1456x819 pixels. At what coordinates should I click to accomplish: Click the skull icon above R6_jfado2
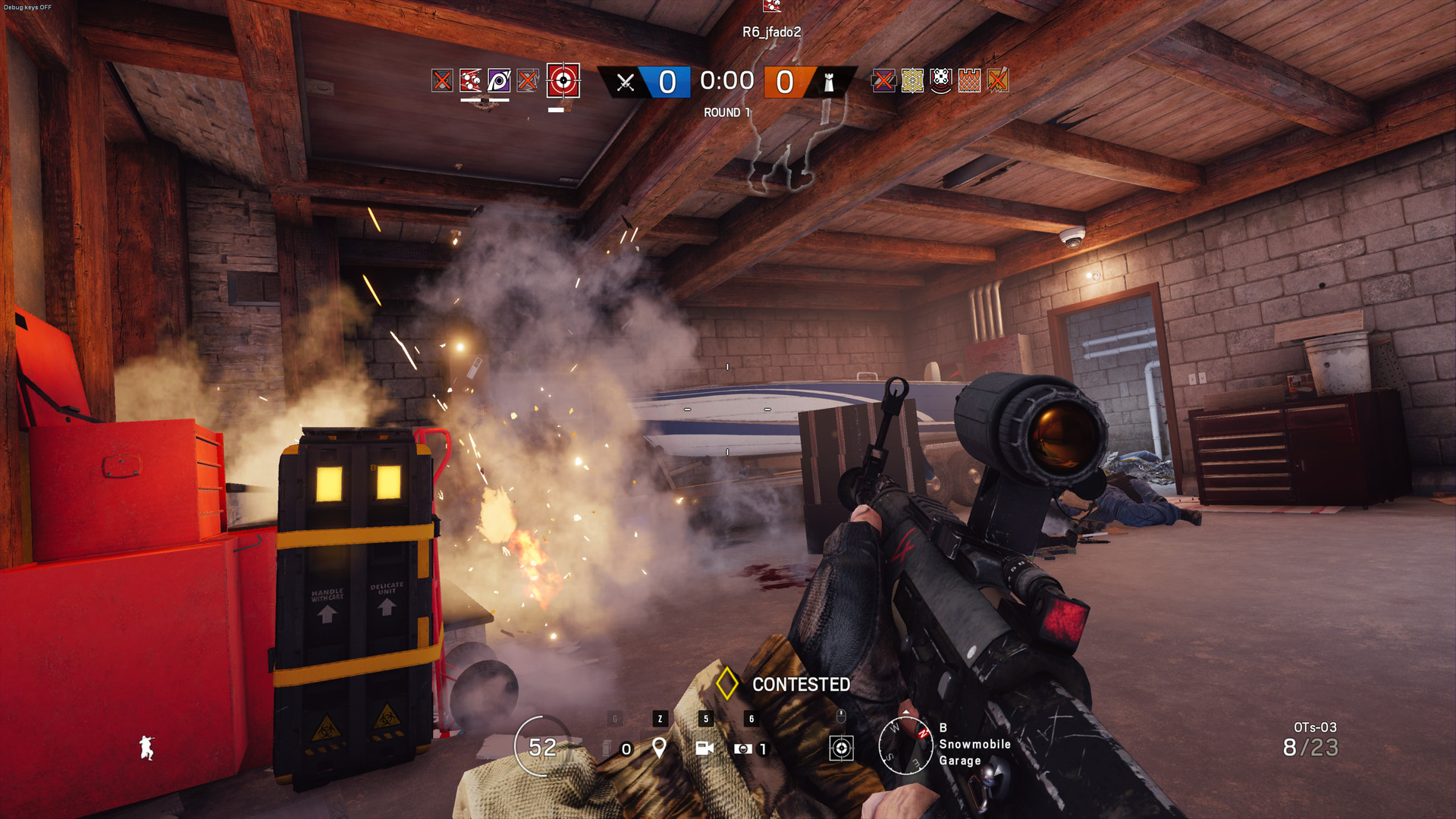[773, 9]
